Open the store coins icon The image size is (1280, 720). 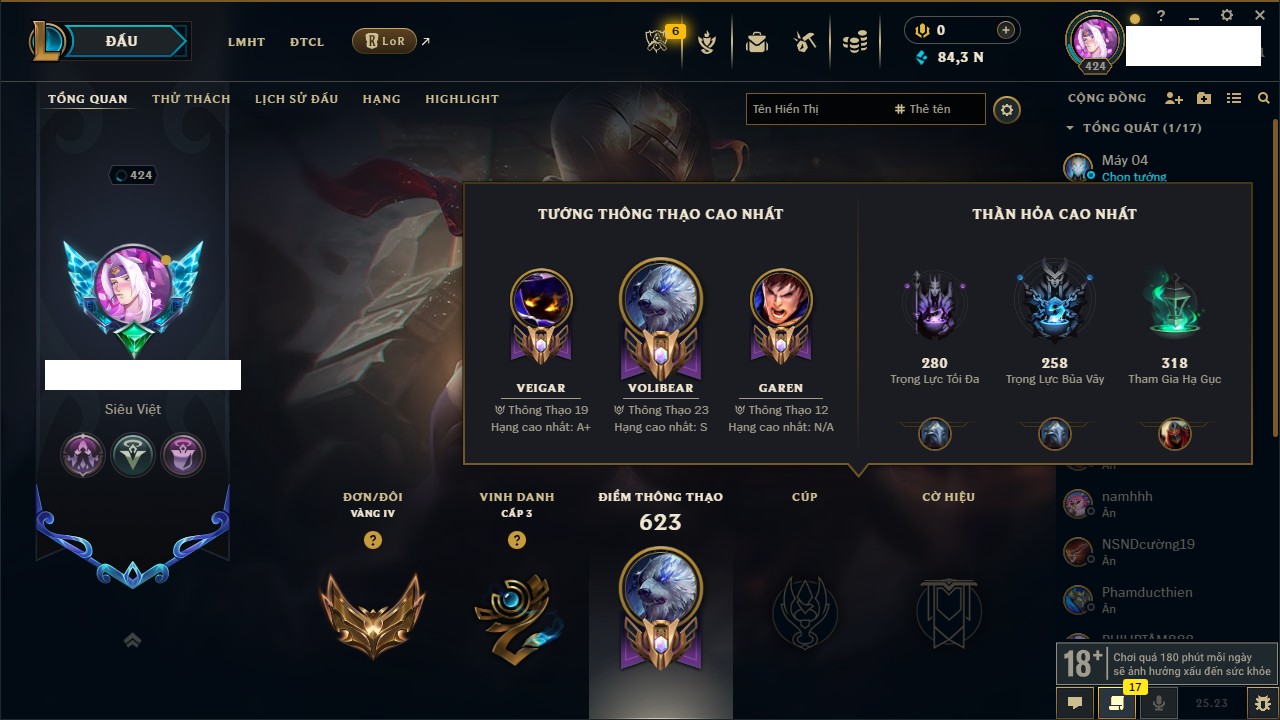tap(854, 42)
